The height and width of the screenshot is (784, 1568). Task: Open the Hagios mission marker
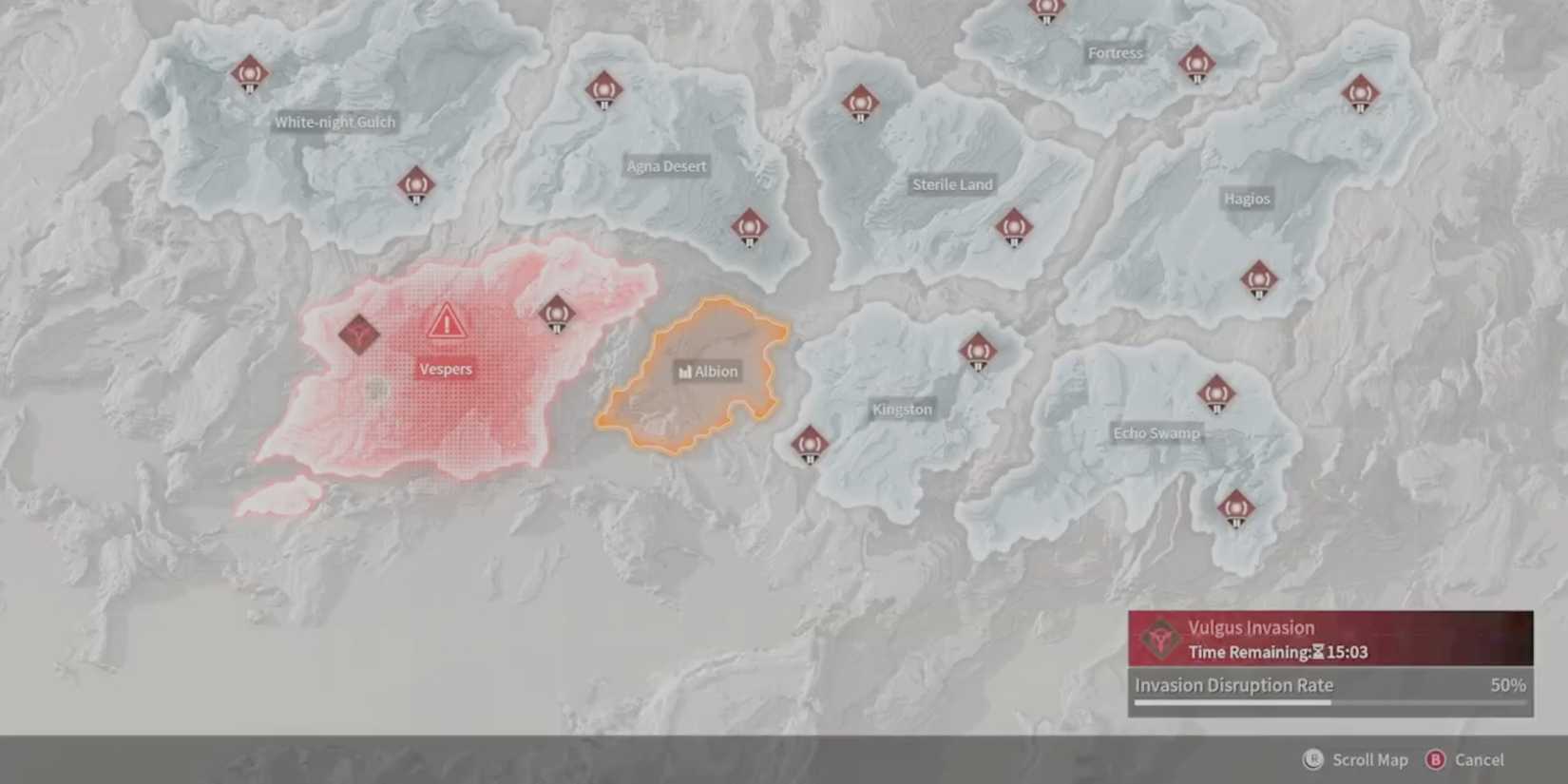pos(1260,281)
